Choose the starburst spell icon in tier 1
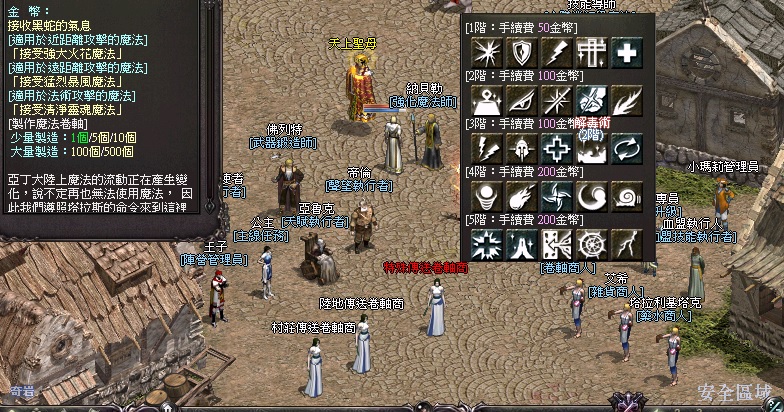The height and width of the screenshot is (412, 784). 484,53
